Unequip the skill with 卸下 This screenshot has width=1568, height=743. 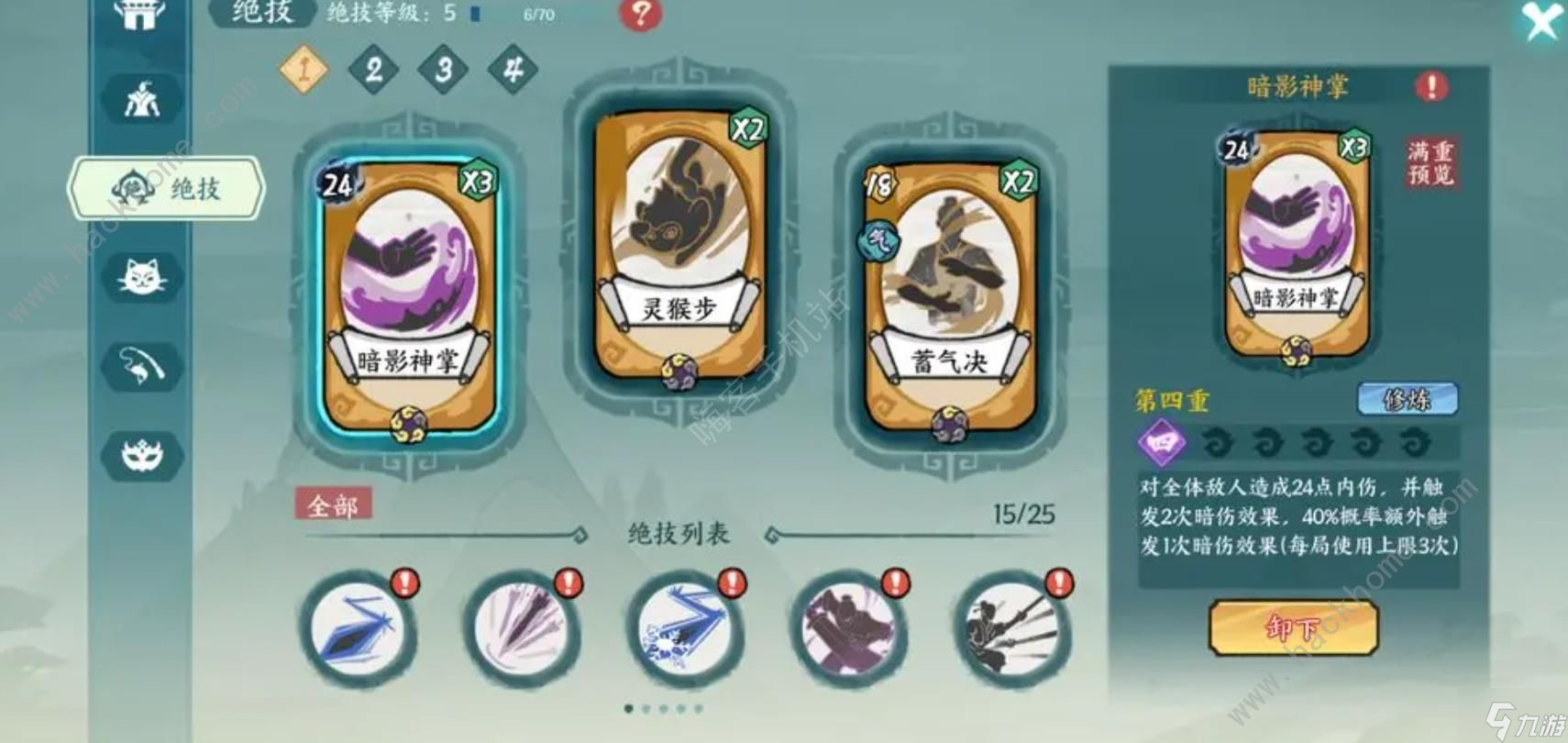(1293, 627)
